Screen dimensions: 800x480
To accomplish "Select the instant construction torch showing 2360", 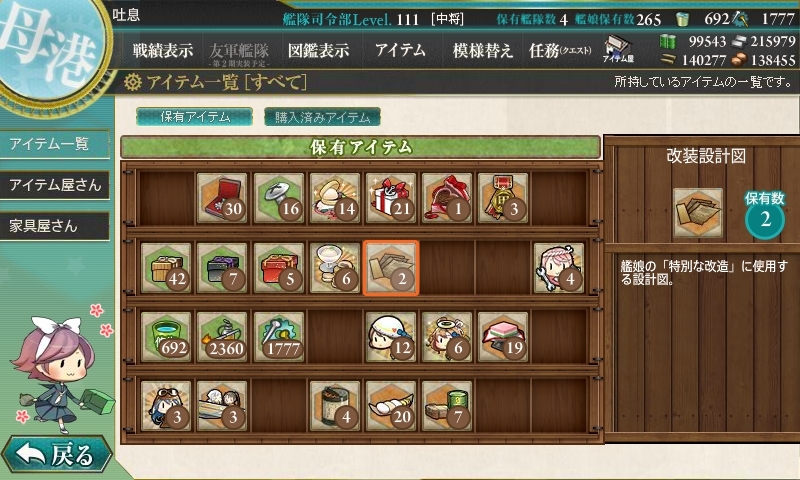I will coord(222,335).
